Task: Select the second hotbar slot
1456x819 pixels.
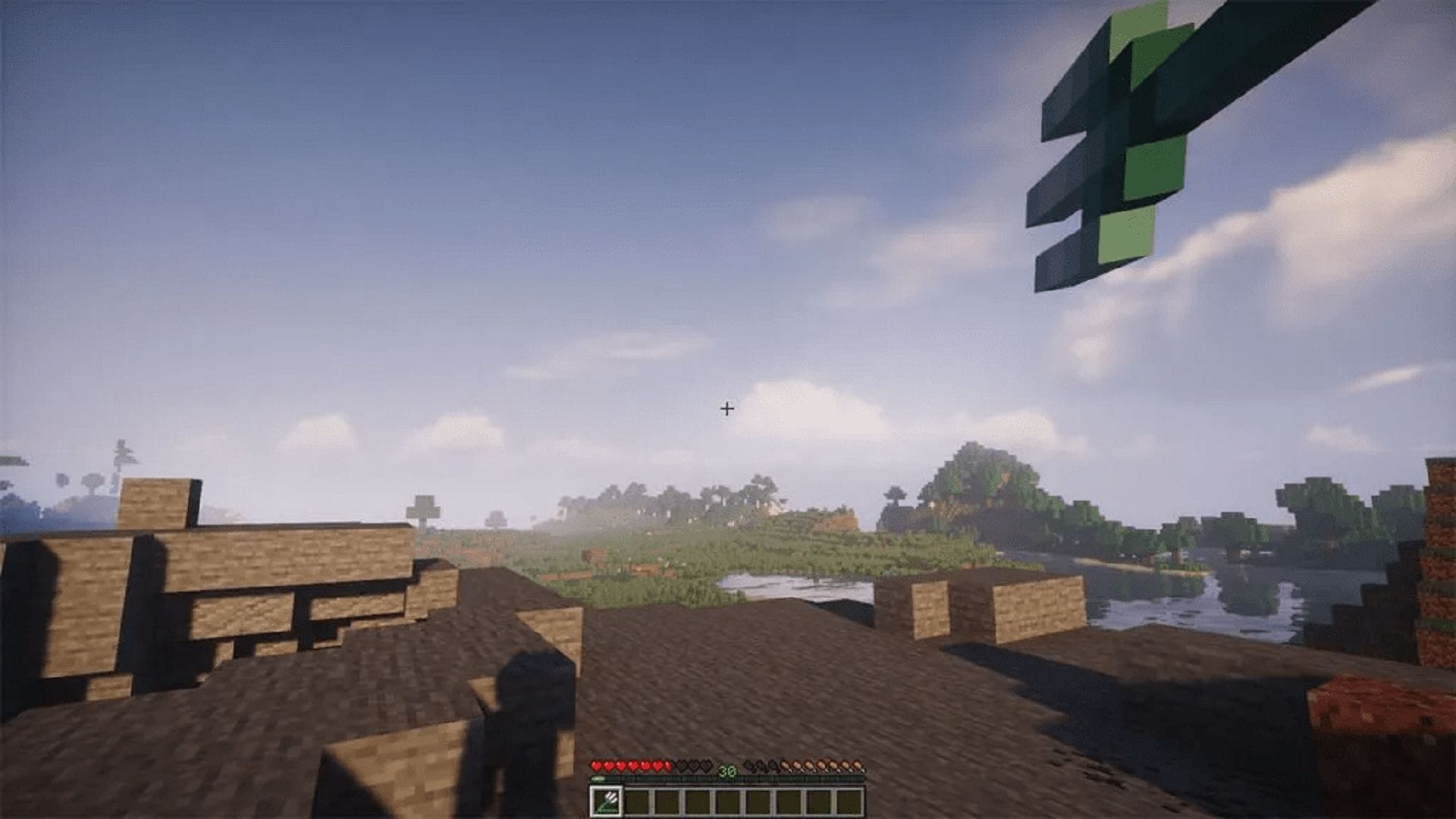Action: coord(638,802)
